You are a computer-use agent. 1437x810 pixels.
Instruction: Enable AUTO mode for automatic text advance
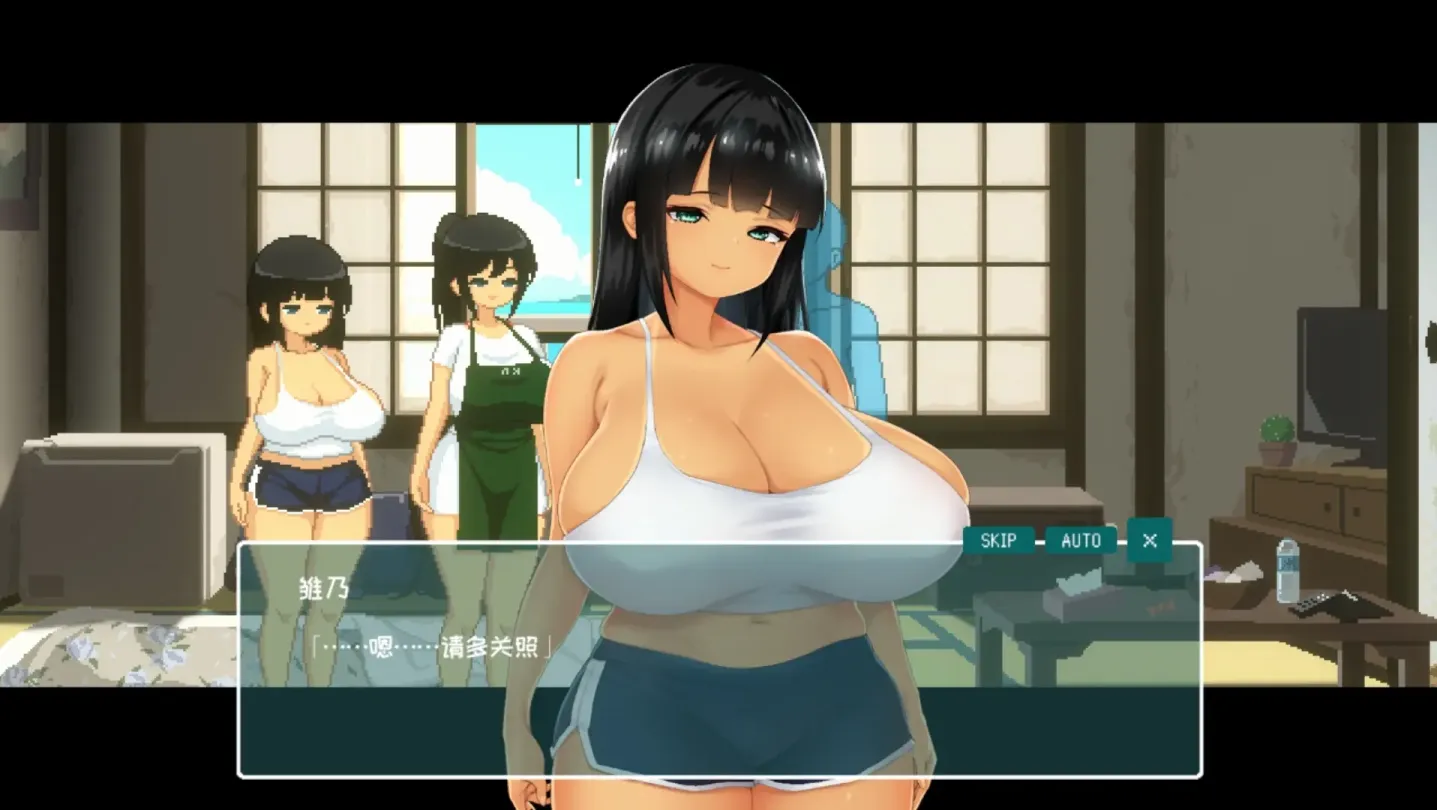(1079, 540)
